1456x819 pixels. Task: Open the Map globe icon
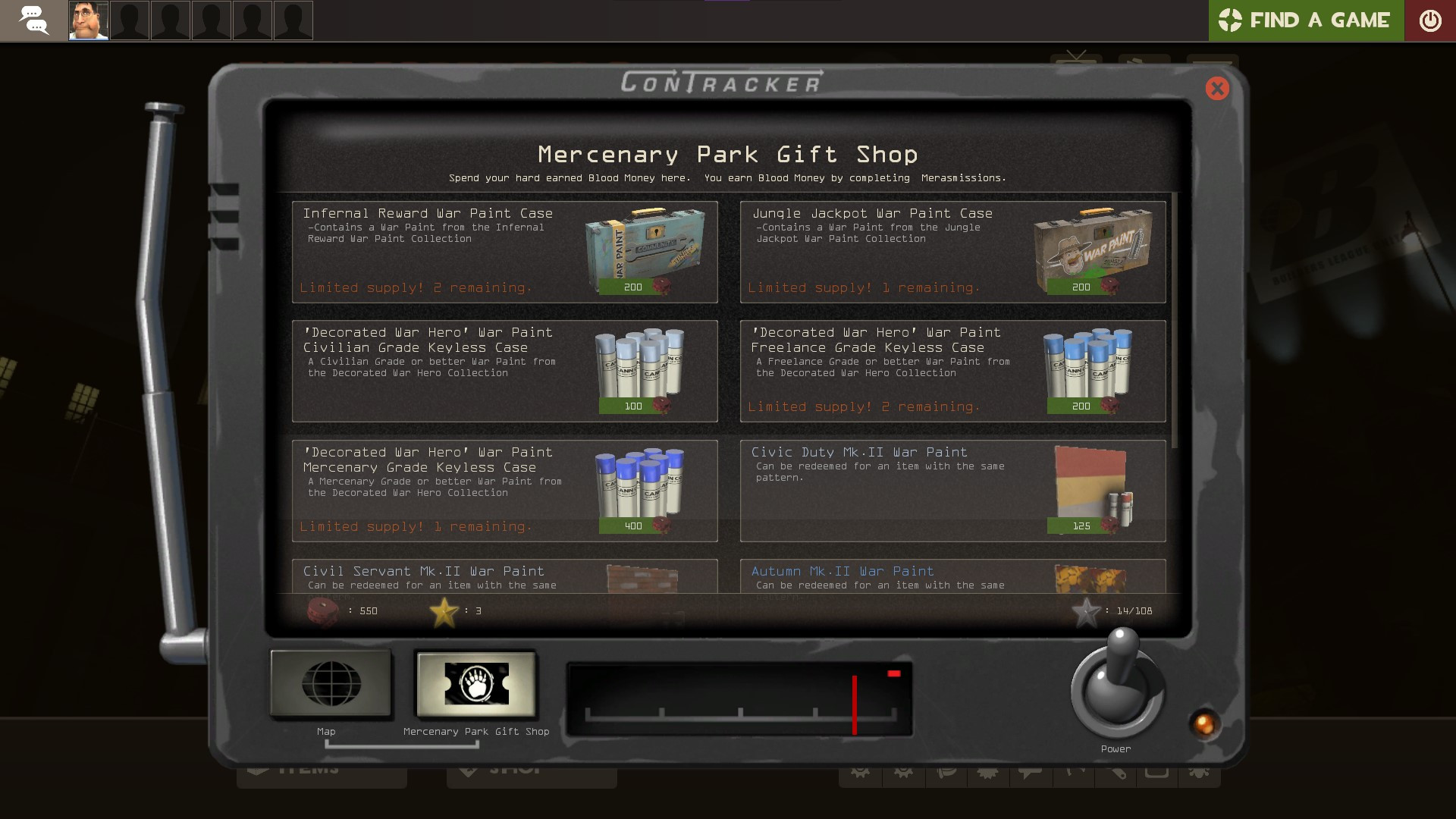click(x=330, y=683)
